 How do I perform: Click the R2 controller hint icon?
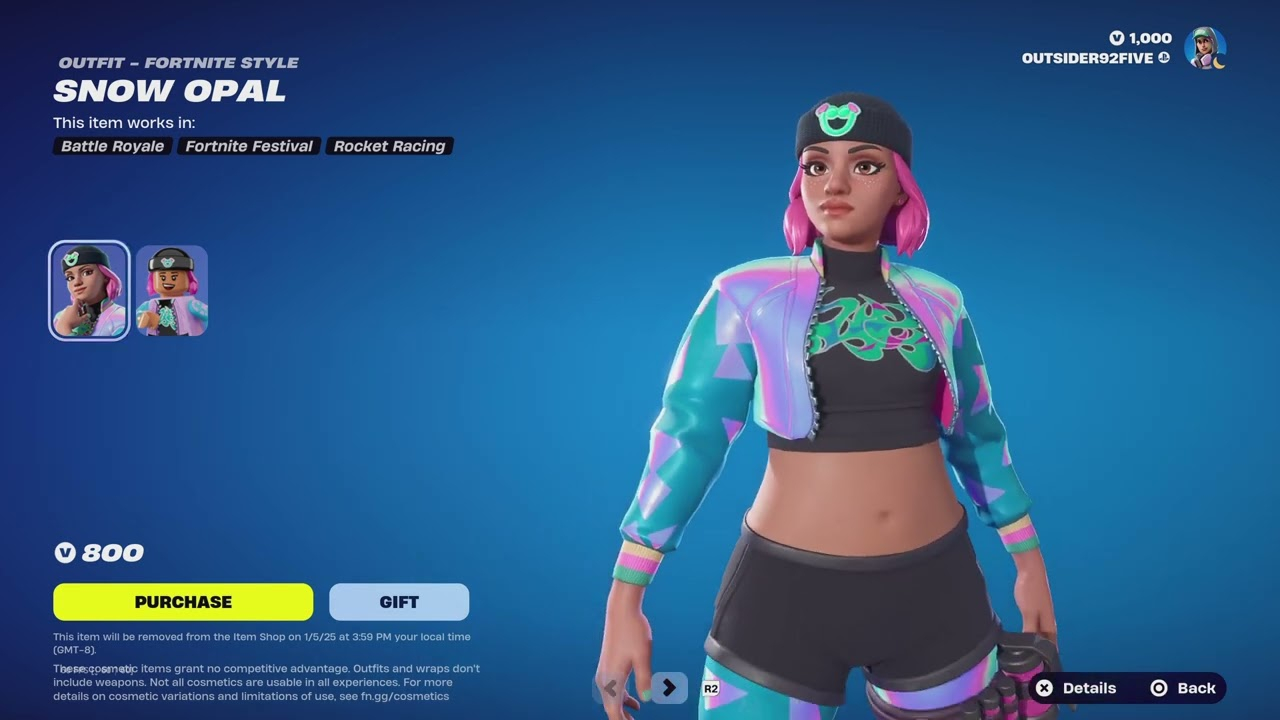pyautogui.click(x=711, y=688)
